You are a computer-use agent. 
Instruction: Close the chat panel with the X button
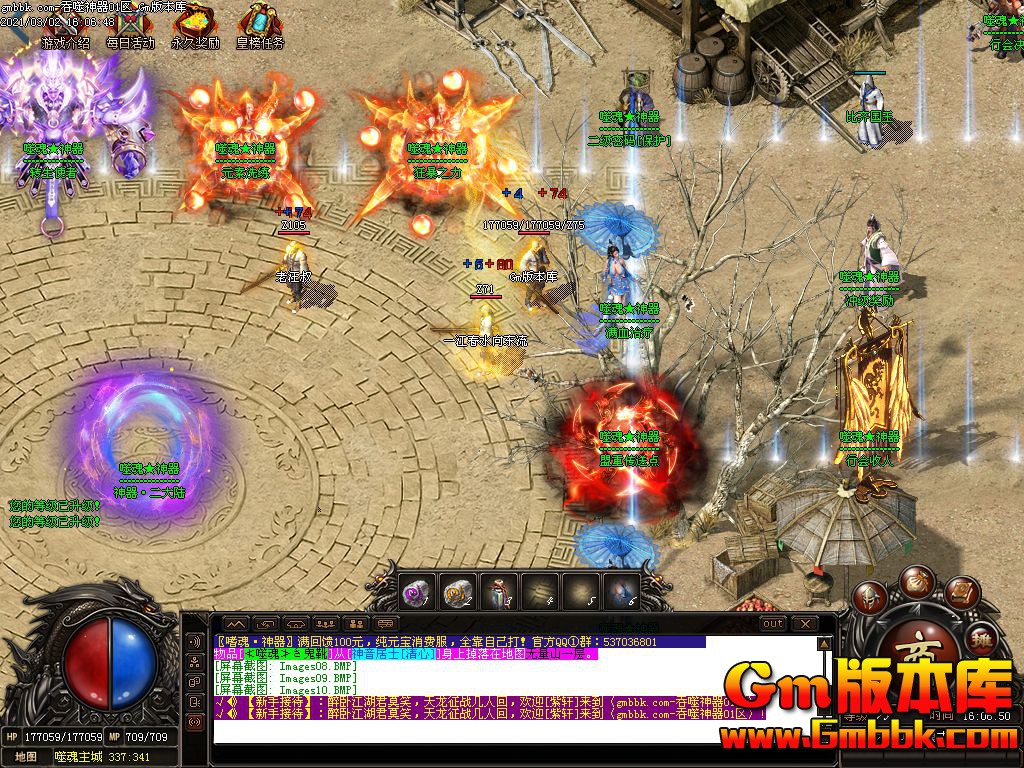803,624
